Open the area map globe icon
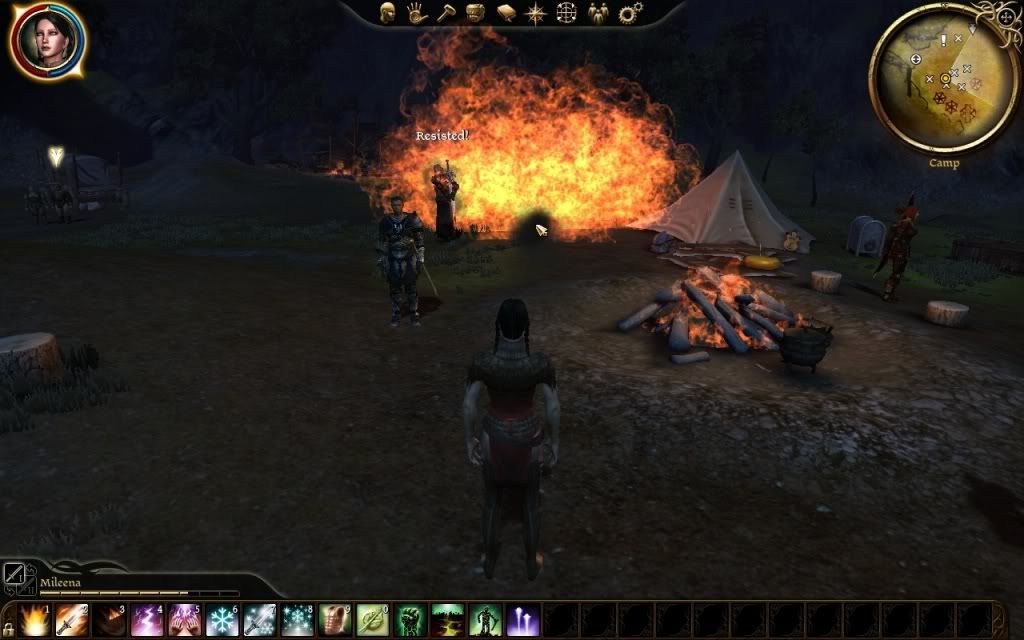Screen dimensions: 1024x640 point(567,13)
